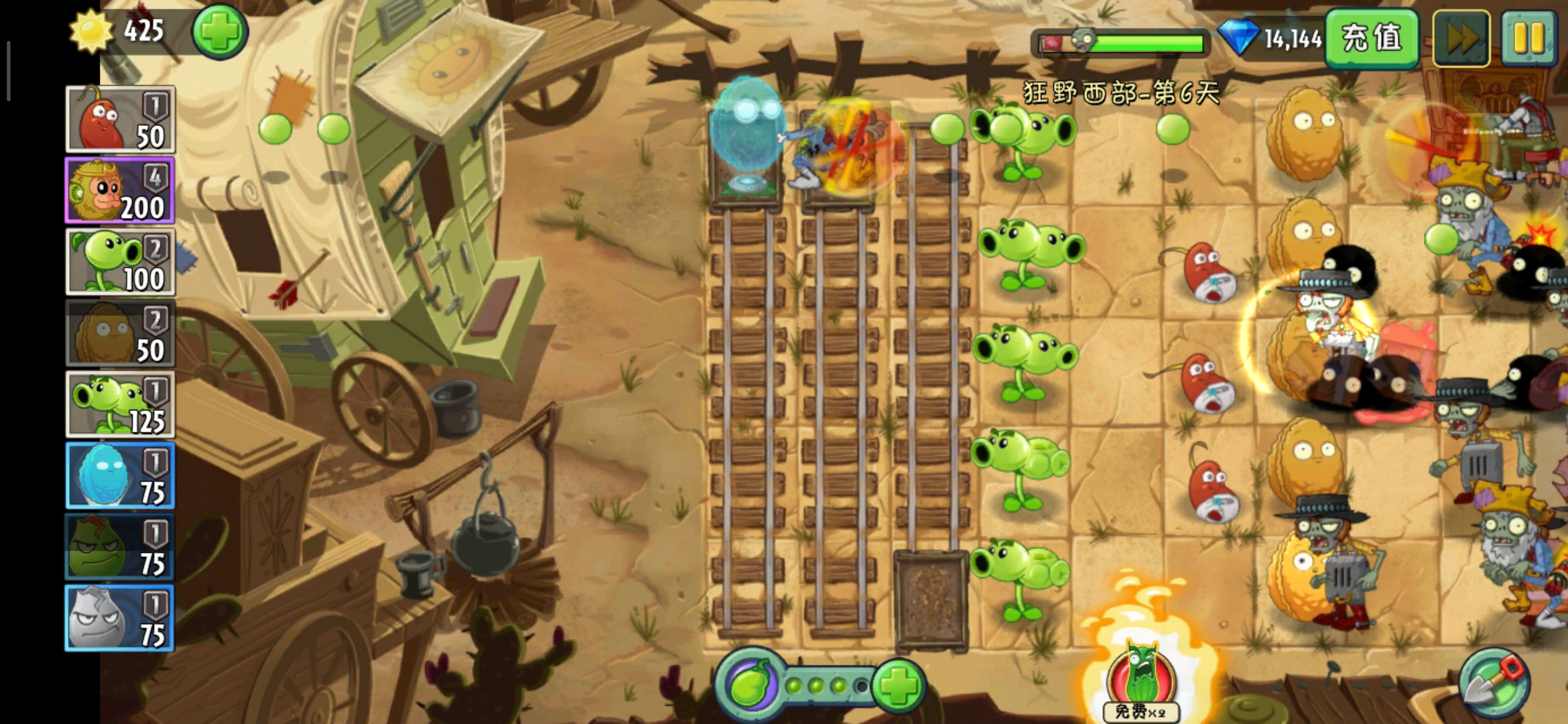Pick the Peashooter seed packet costing 100
This screenshot has height=724, width=1568.
[120, 262]
